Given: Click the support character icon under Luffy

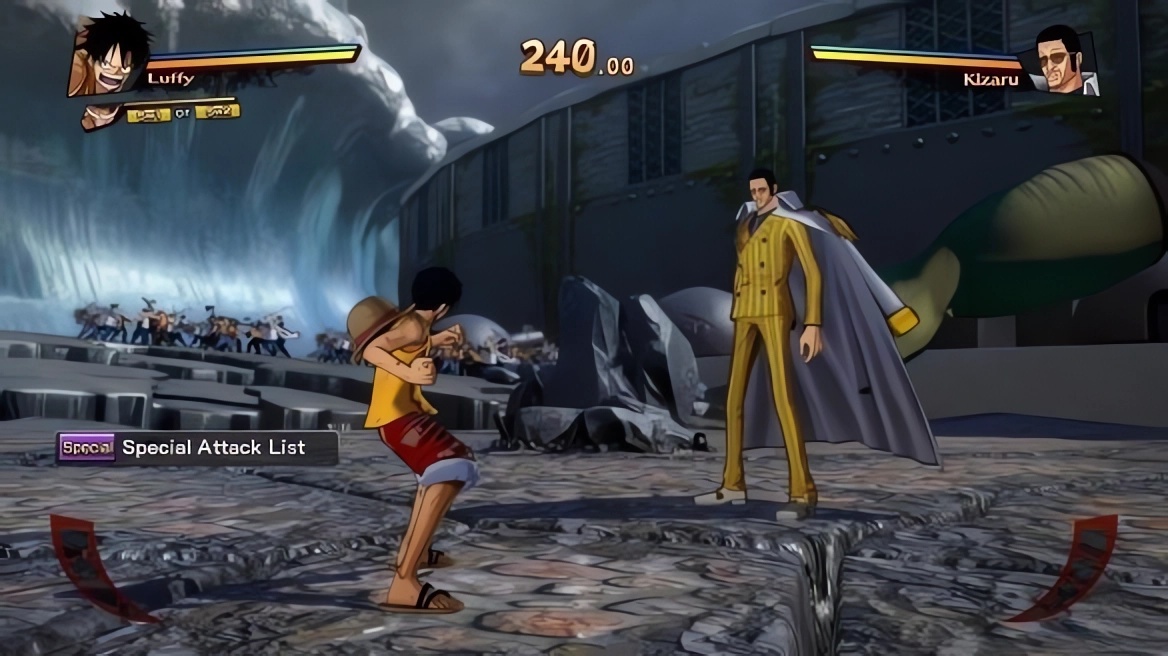Looking at the screenshot, I should point(100,116).
